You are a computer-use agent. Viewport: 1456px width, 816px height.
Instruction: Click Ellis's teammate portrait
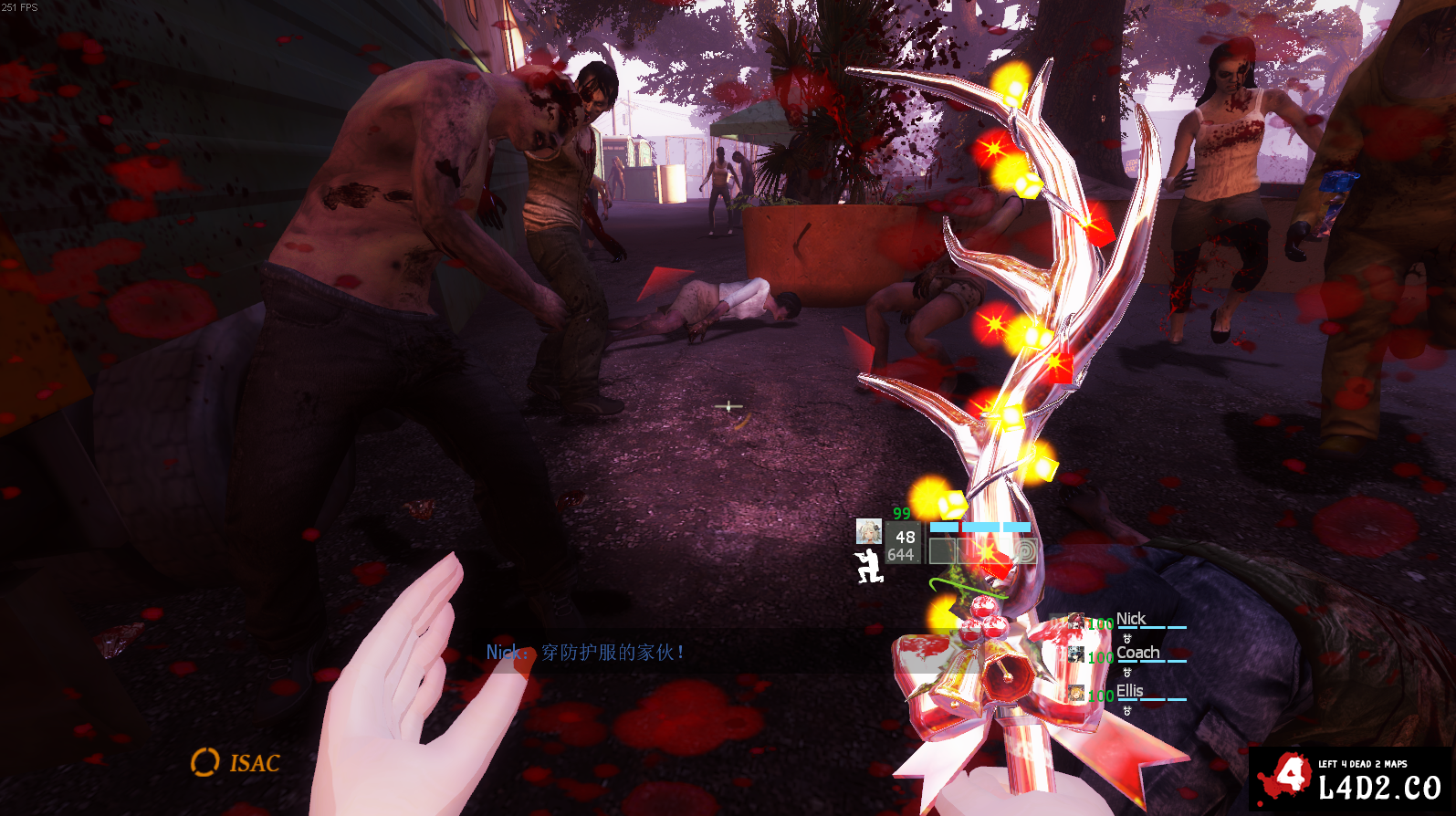tap(1077, 694)
